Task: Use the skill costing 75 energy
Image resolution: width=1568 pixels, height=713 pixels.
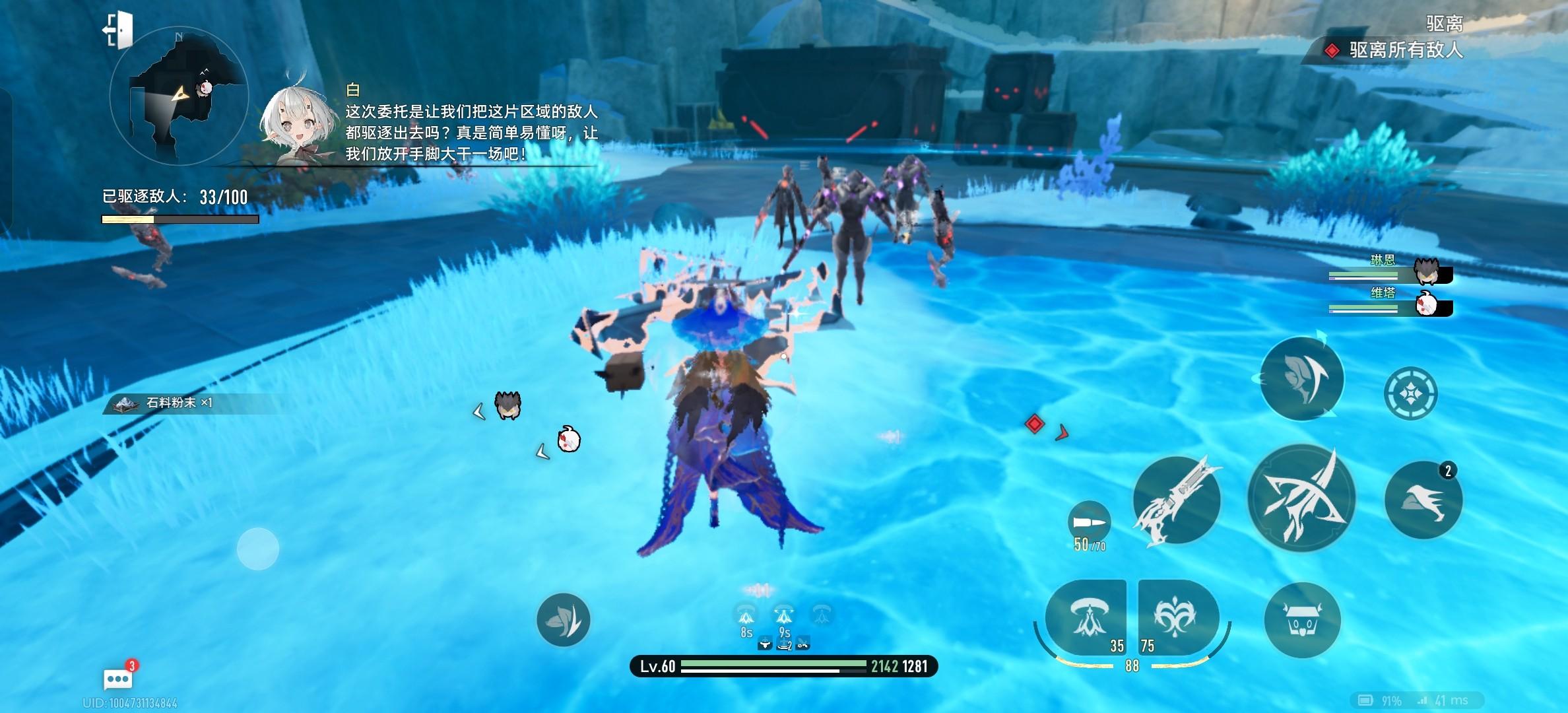Action: [x=1177, y=619]
